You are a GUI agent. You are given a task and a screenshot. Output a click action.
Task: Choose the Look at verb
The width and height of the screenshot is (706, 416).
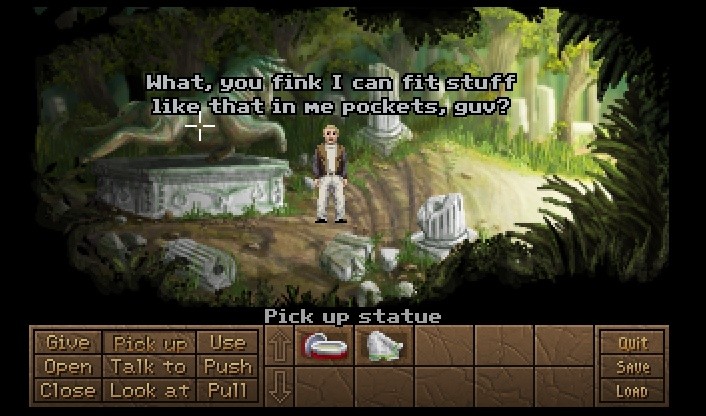(x=148, y=391)
